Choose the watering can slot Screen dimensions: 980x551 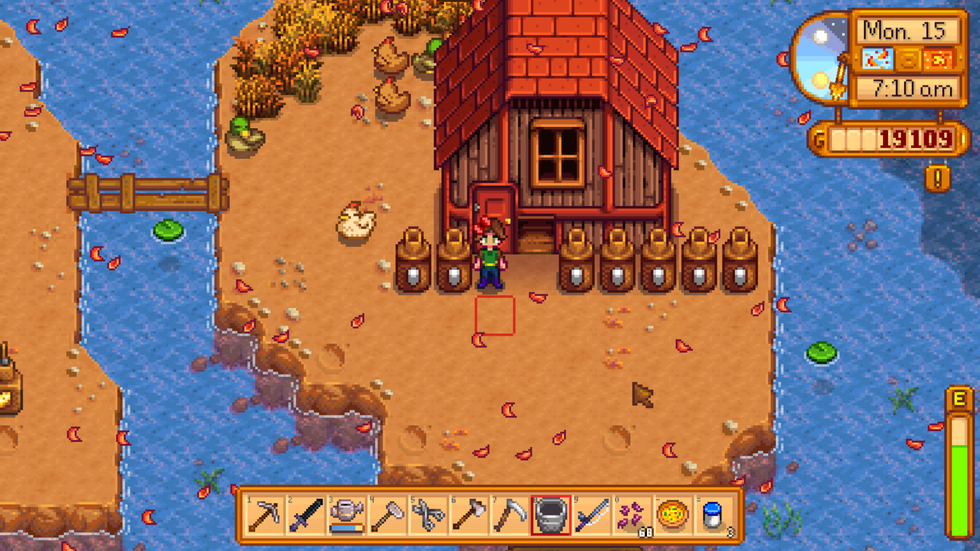[x=347, y=515]
